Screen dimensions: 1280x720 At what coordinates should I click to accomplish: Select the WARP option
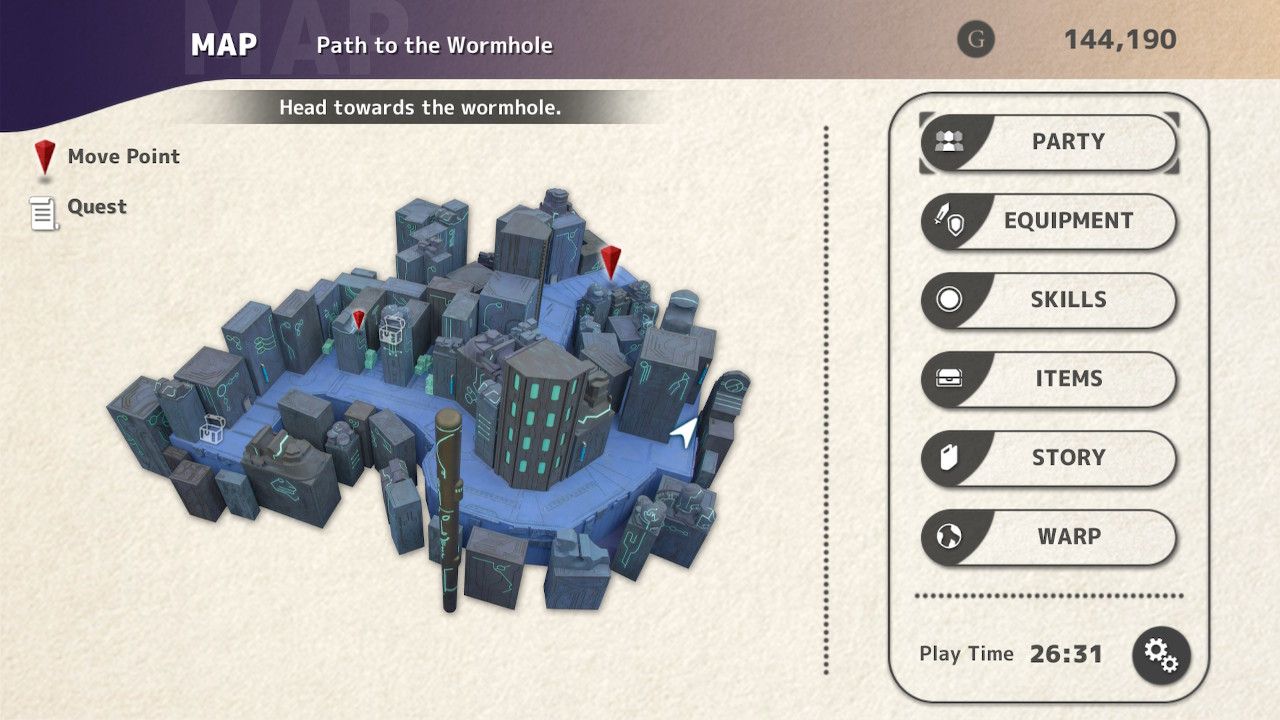click(x=1048, y=537)
